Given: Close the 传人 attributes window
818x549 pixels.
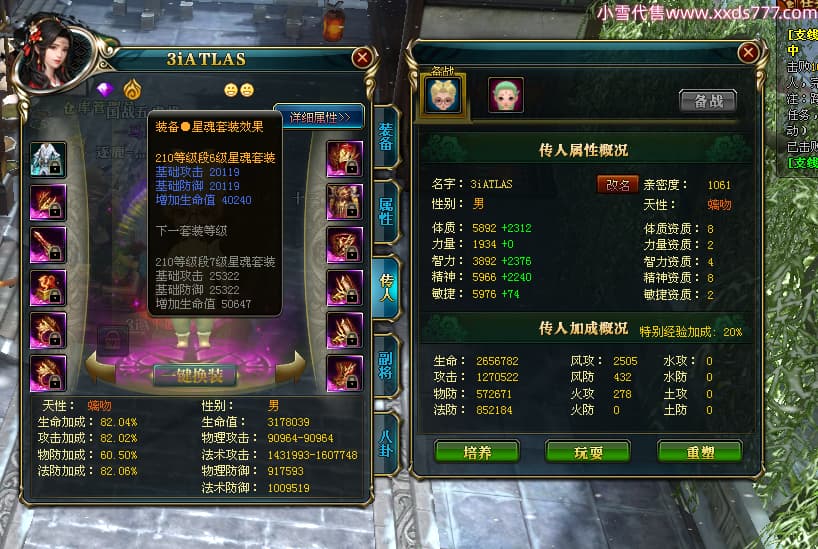Looking at the screenshot, I should click(747, 52).
